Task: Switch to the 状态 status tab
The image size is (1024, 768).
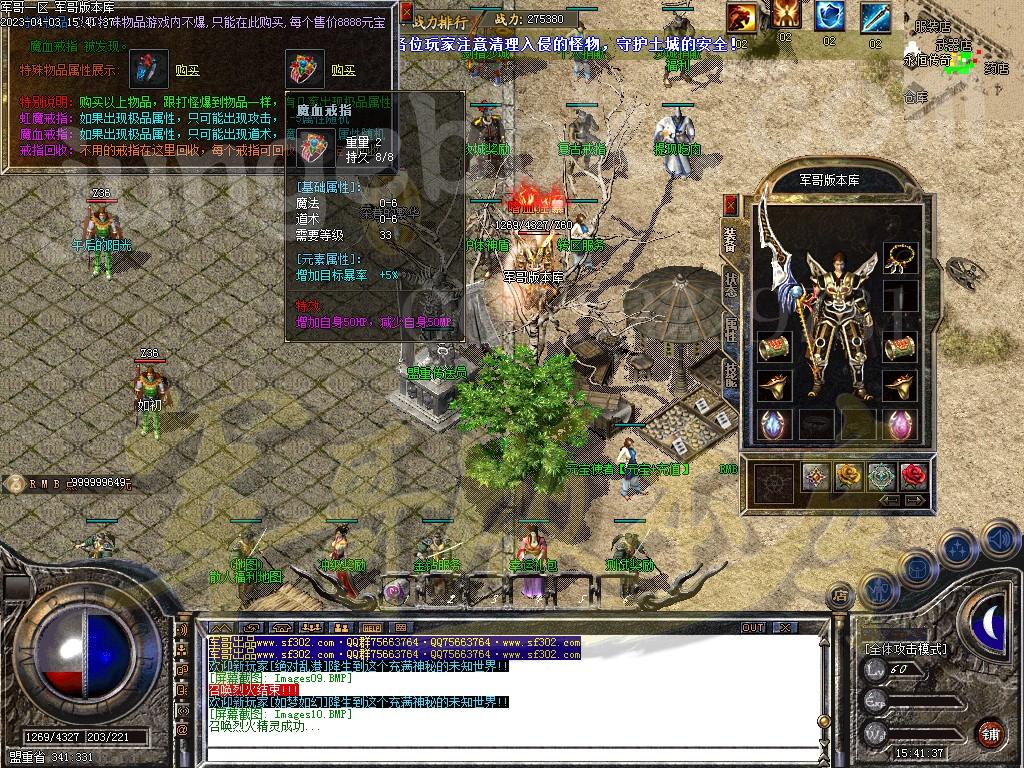Action: click(x=731, y=286)
